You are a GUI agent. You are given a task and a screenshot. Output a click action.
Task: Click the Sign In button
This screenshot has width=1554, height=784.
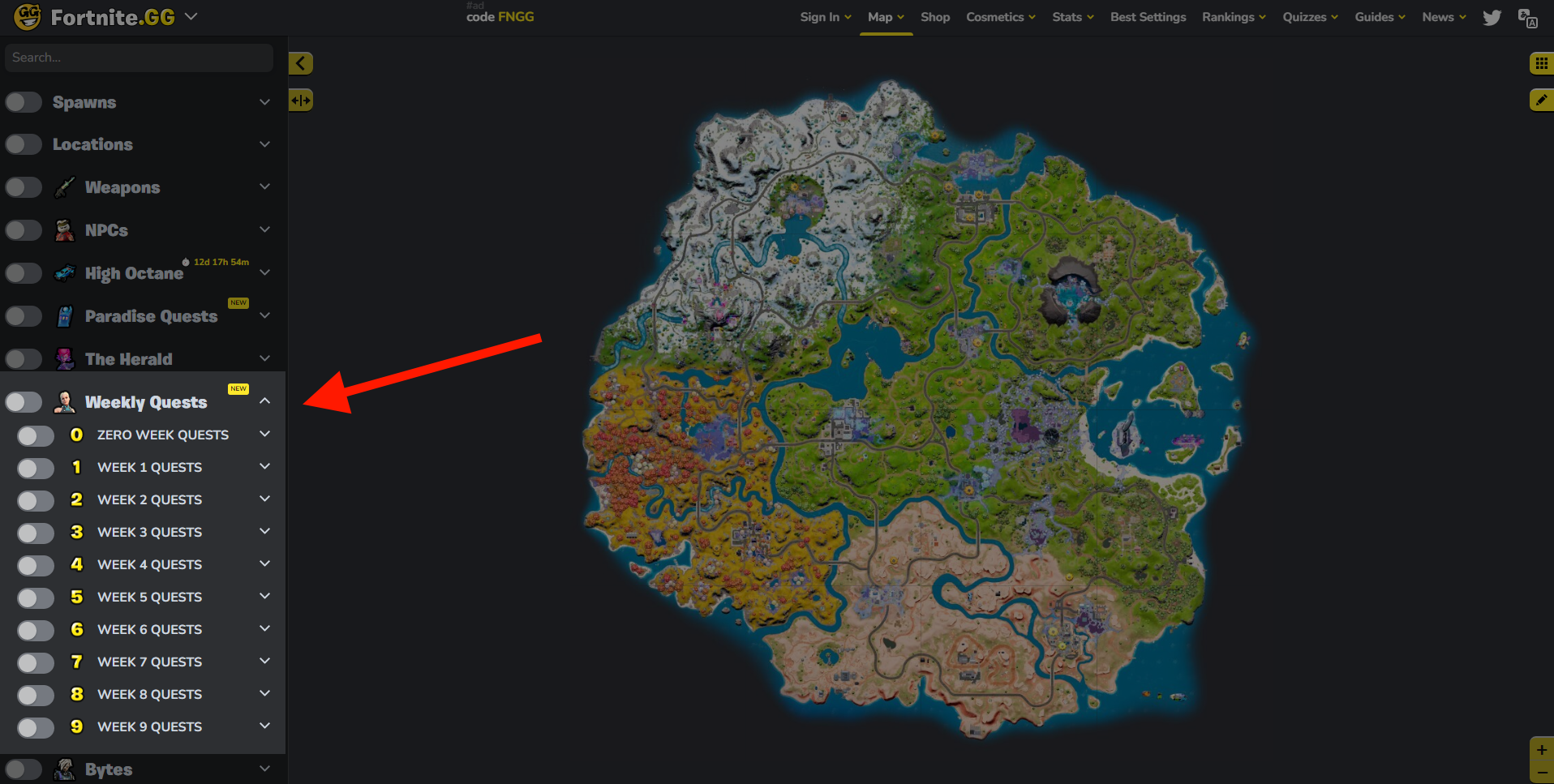tap(824, 16)
